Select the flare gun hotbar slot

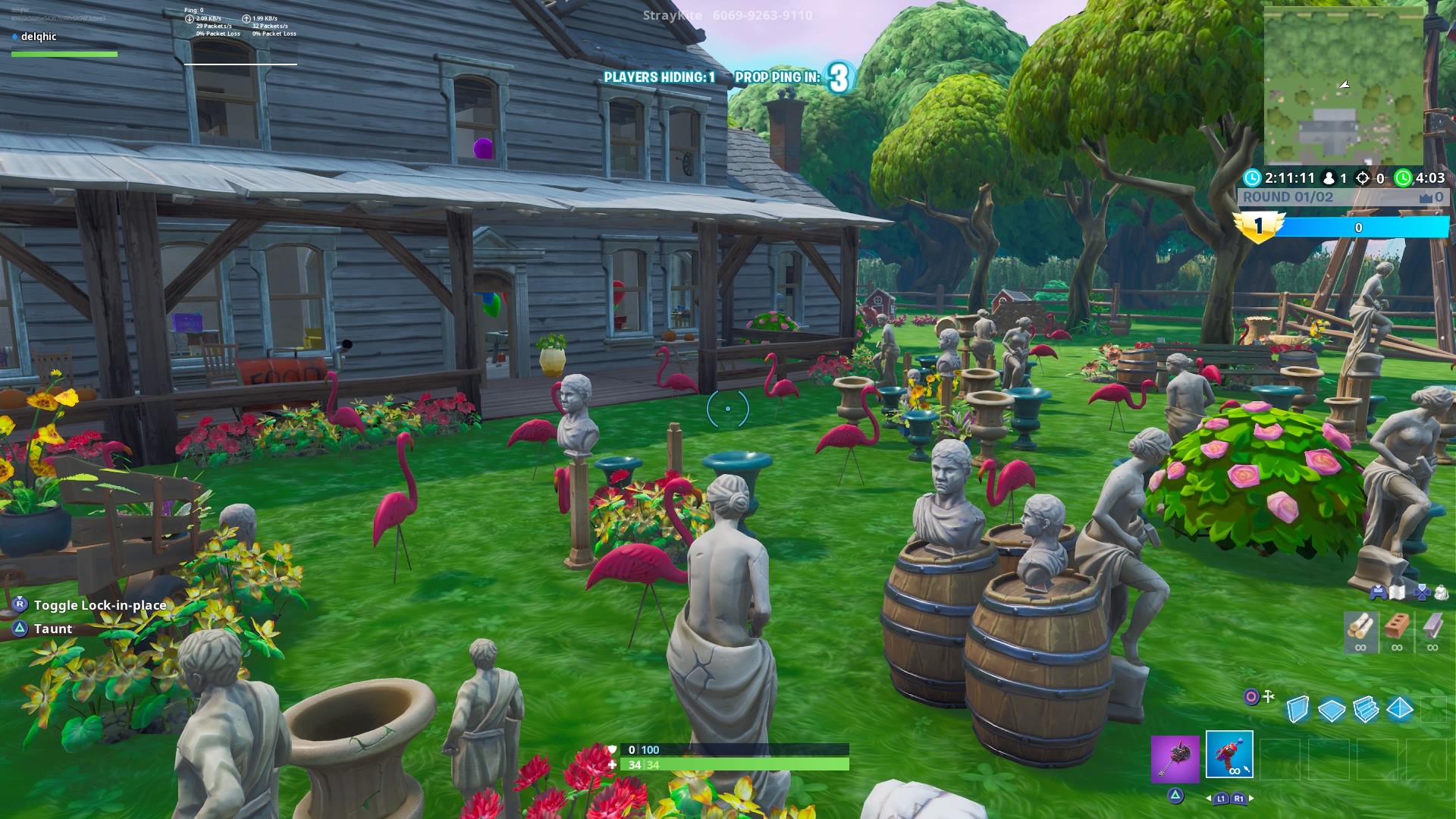[x=1230, y=752]
